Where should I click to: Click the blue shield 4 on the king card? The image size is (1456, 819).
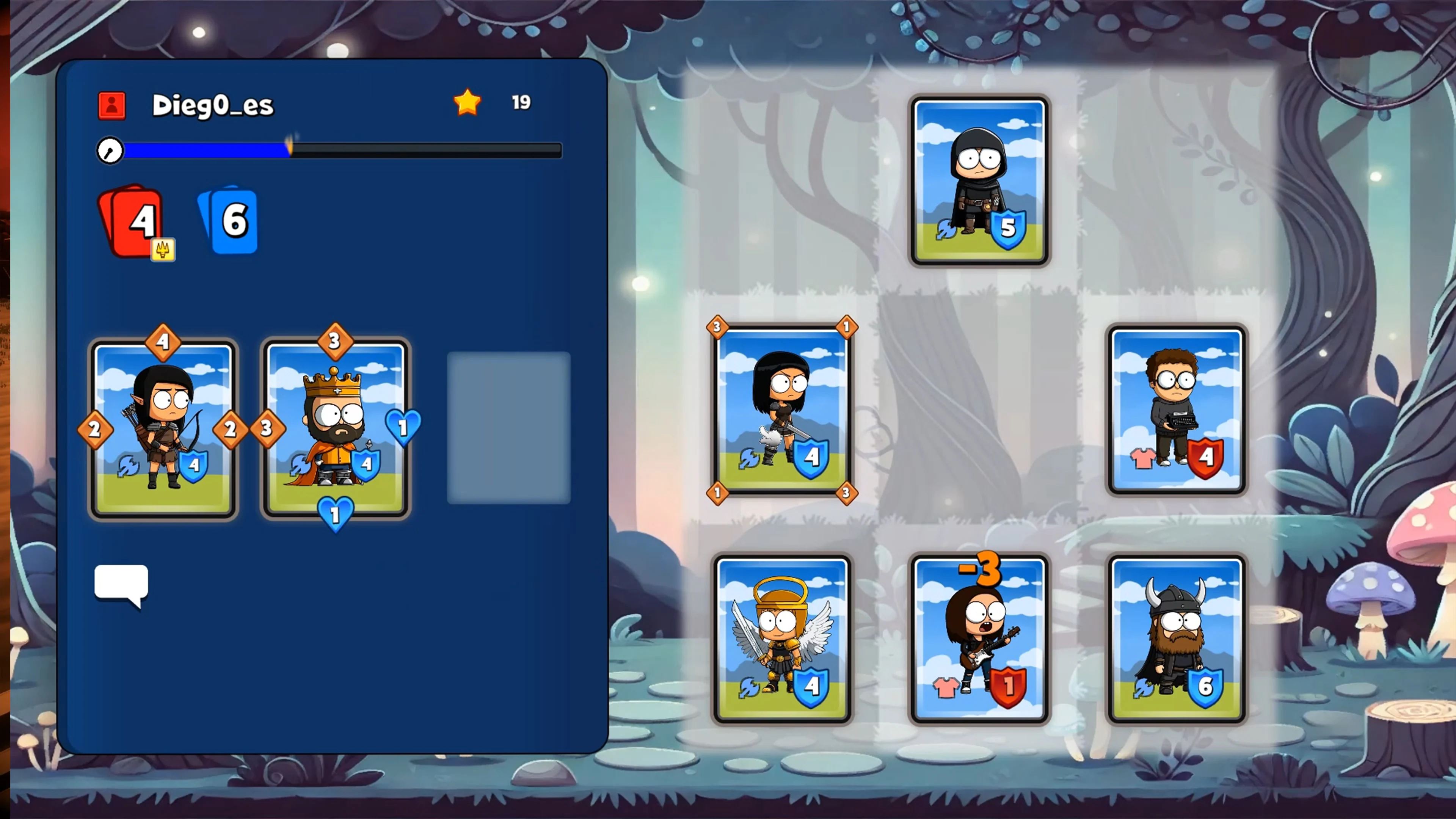tap(366, 465)
